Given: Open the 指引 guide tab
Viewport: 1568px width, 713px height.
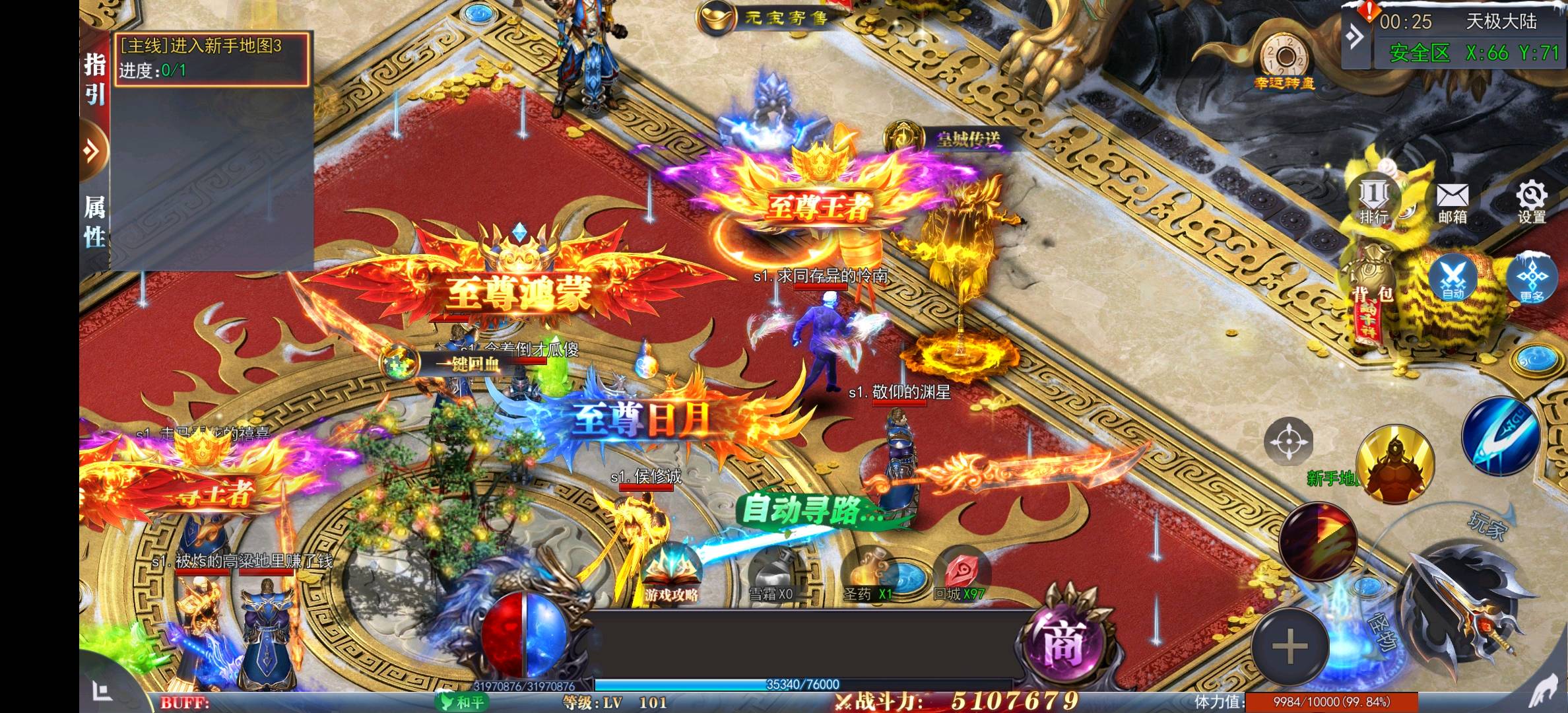Looking at the screenshot, I should (x=94, y=79).
